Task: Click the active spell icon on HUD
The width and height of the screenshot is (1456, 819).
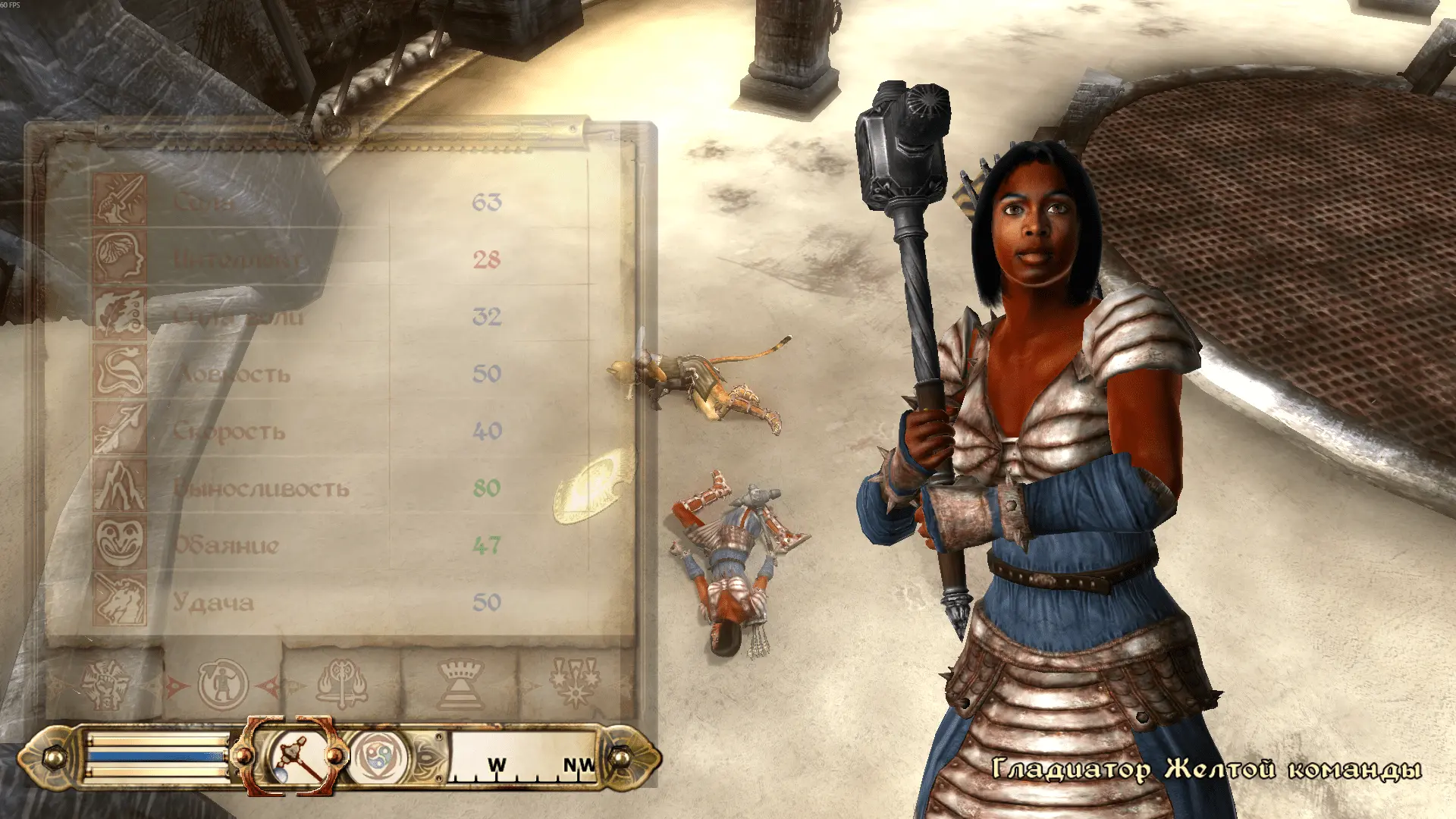Action: tap(378, 757)
